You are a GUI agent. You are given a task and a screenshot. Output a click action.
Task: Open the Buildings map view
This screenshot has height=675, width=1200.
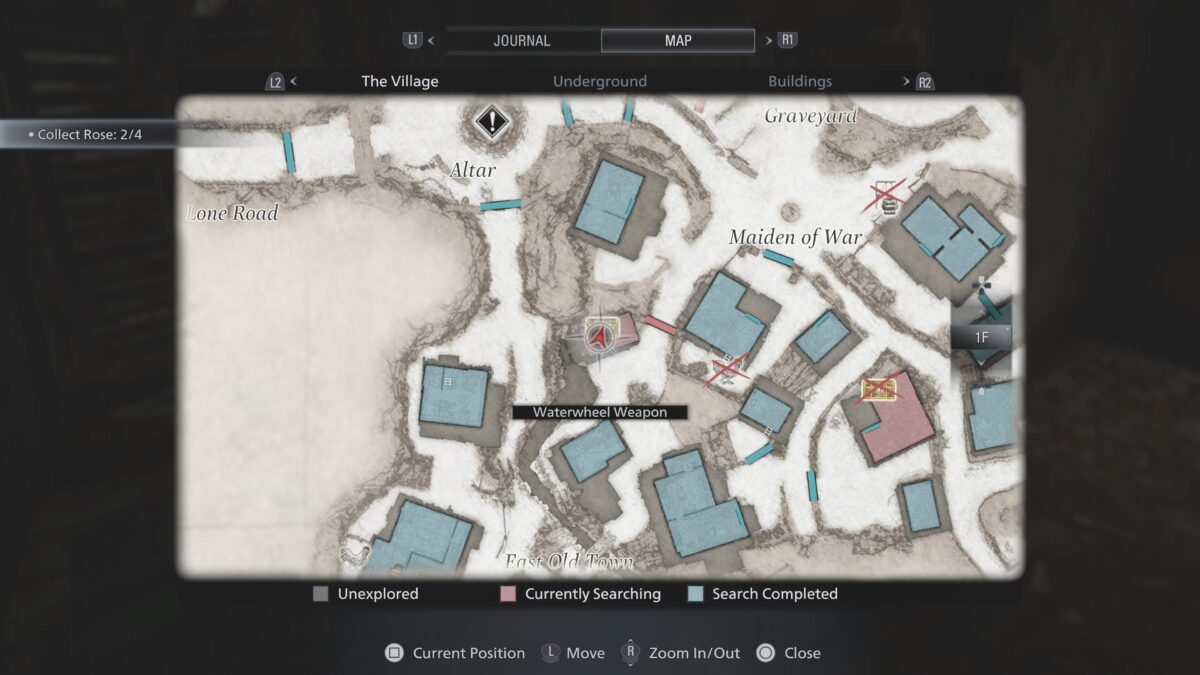click(x=800, y=81)
